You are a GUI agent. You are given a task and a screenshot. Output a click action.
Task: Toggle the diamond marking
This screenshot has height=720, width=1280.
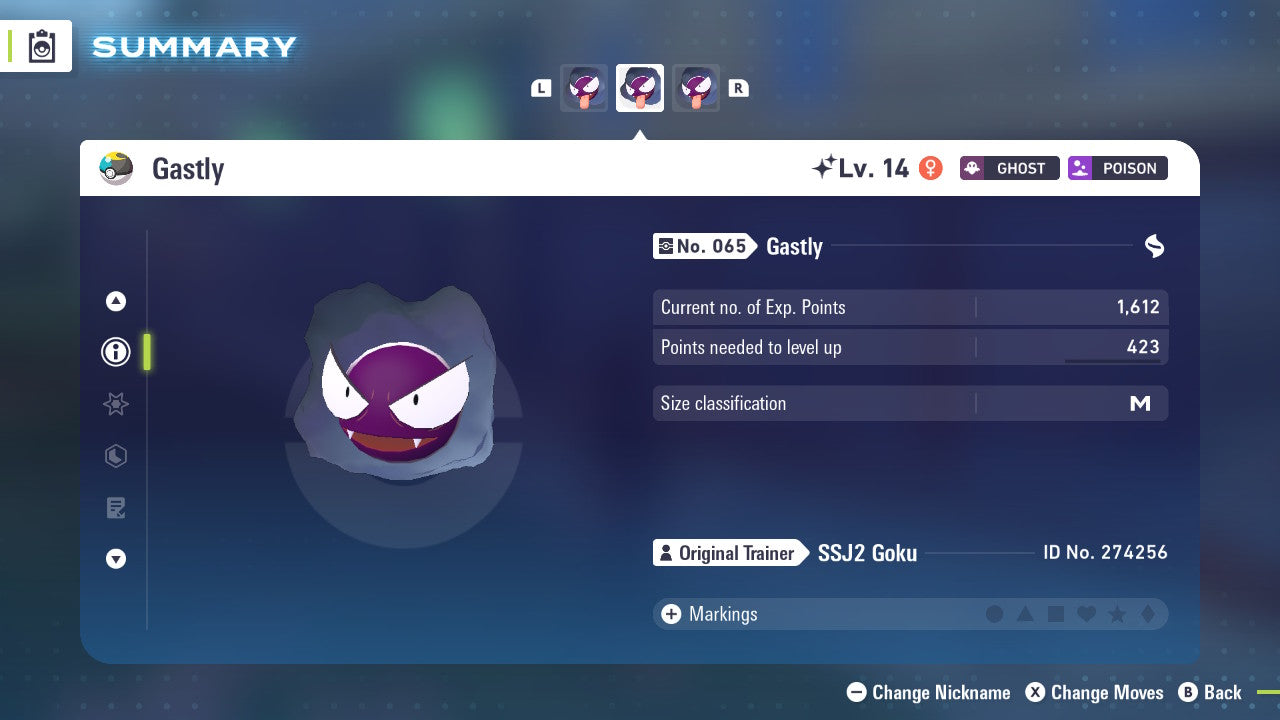click(x=1148, y=614)
